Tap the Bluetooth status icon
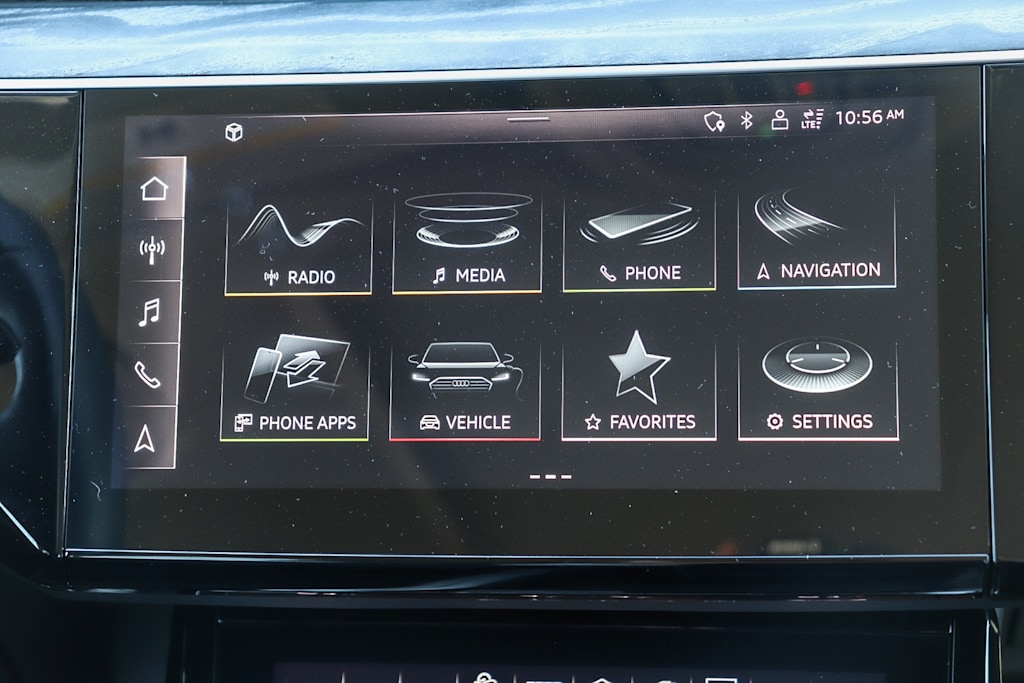This screenshot has height=683, width=1024. [746, 120]
